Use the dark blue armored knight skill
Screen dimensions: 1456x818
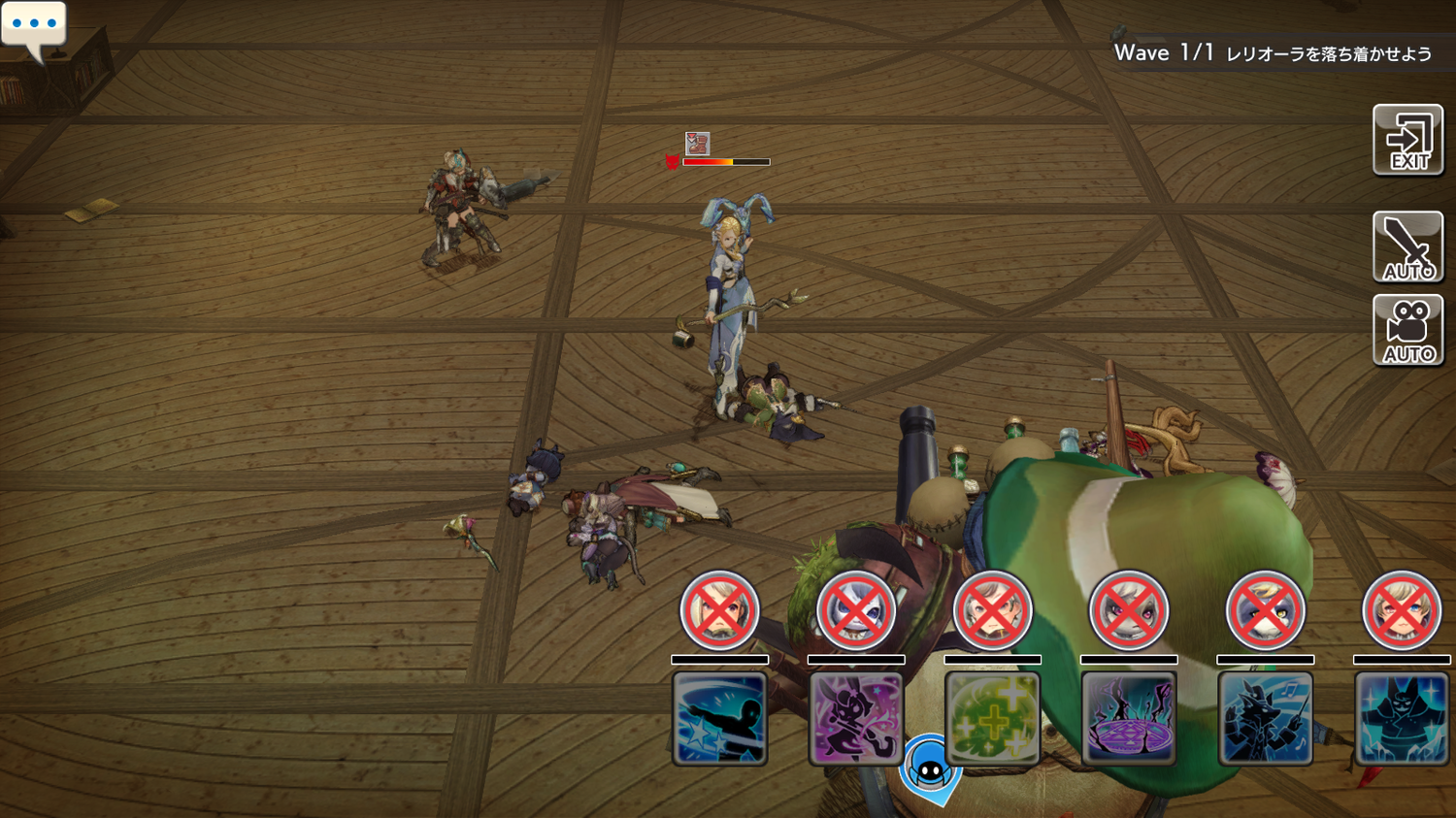[x=1401, y=718]
